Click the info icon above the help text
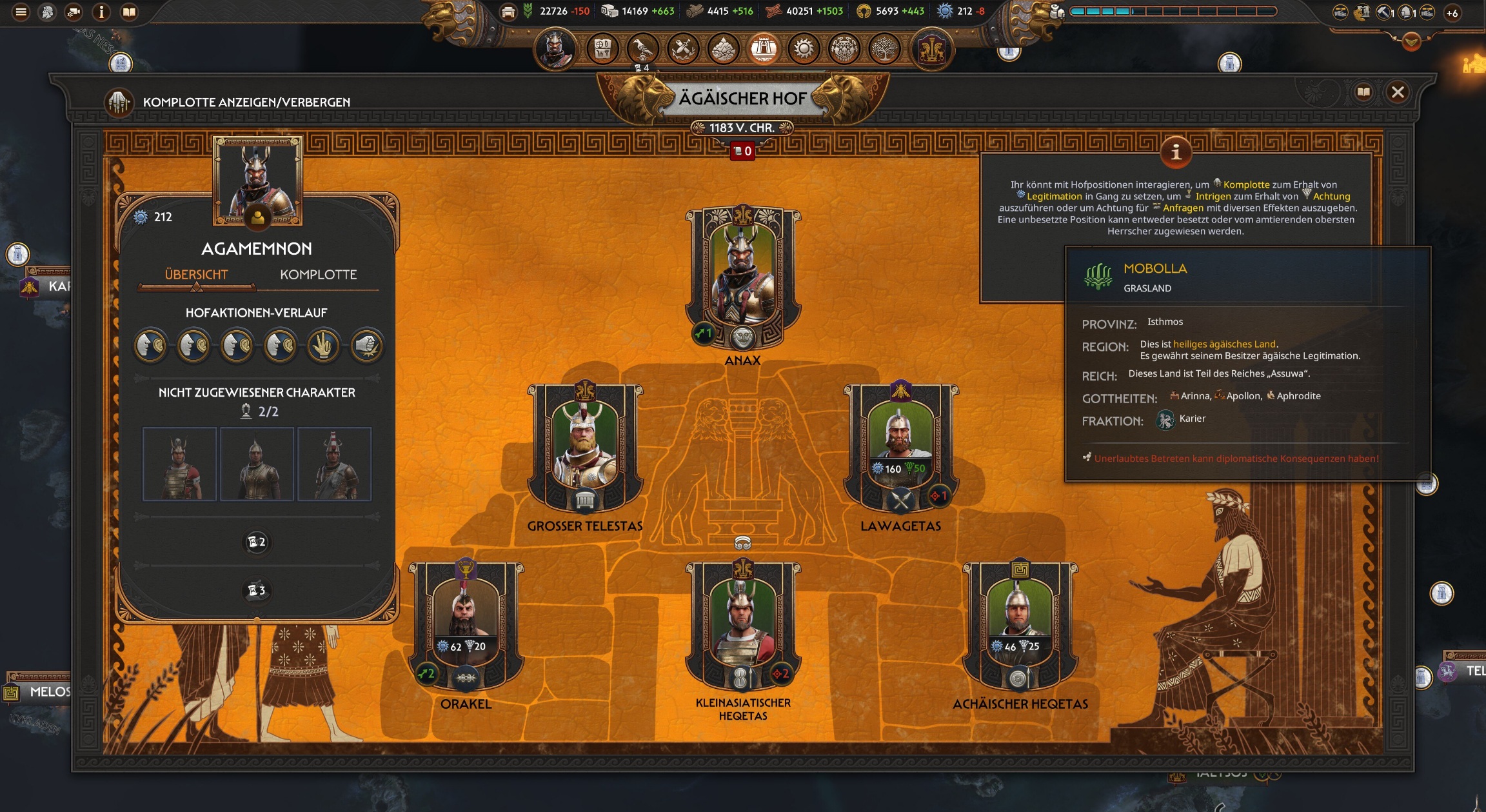The image size is (1486, 812). click(1176, 153)
